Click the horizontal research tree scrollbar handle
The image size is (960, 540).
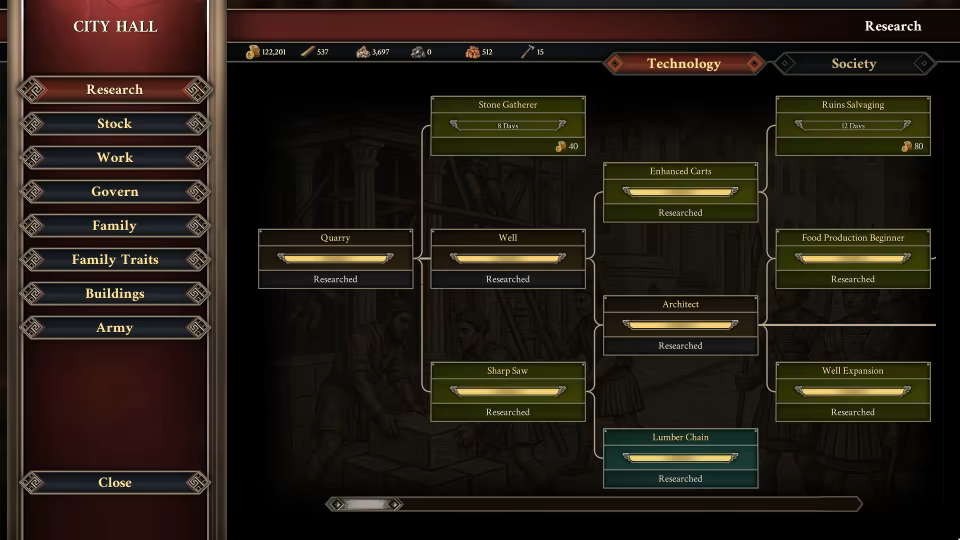point(365,505)
